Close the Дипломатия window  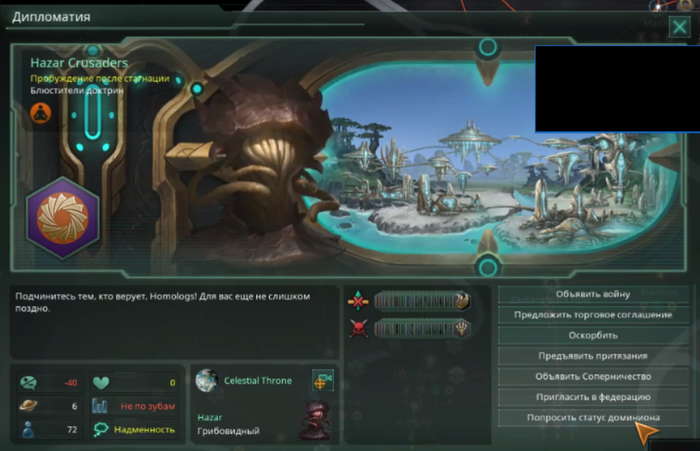[679, 27]
